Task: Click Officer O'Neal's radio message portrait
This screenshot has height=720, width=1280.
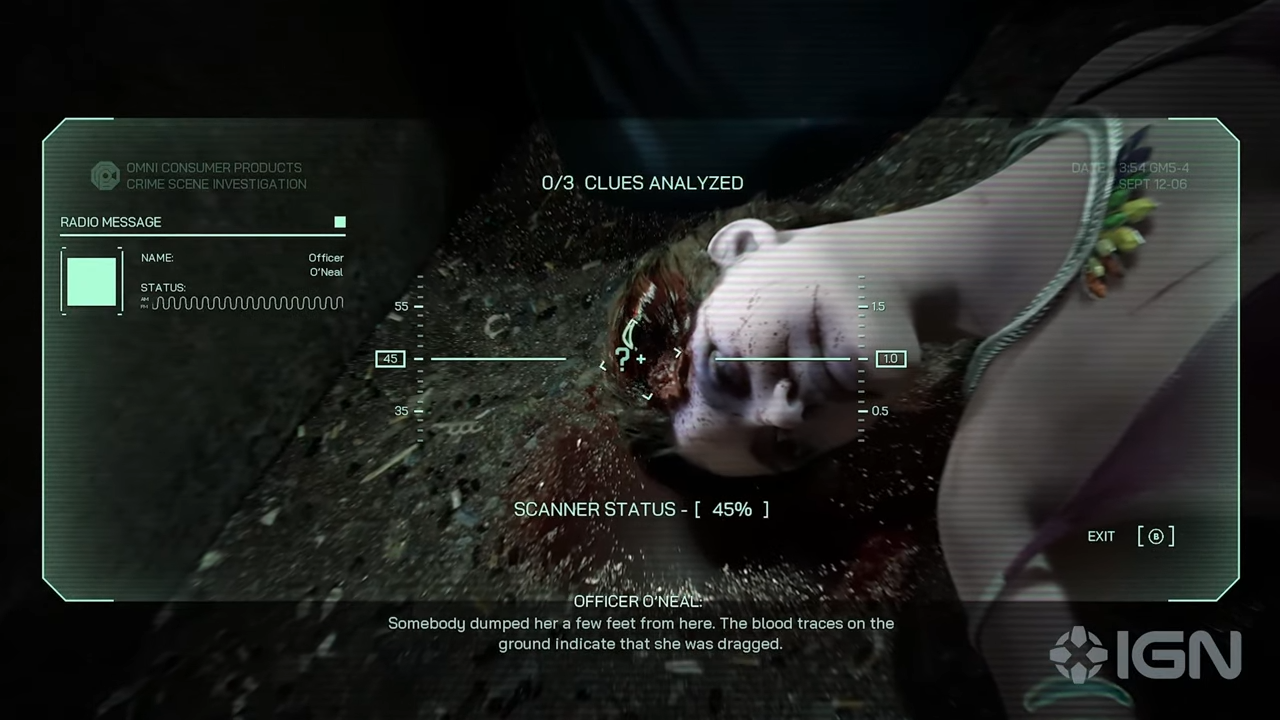Action: [92, 281]
